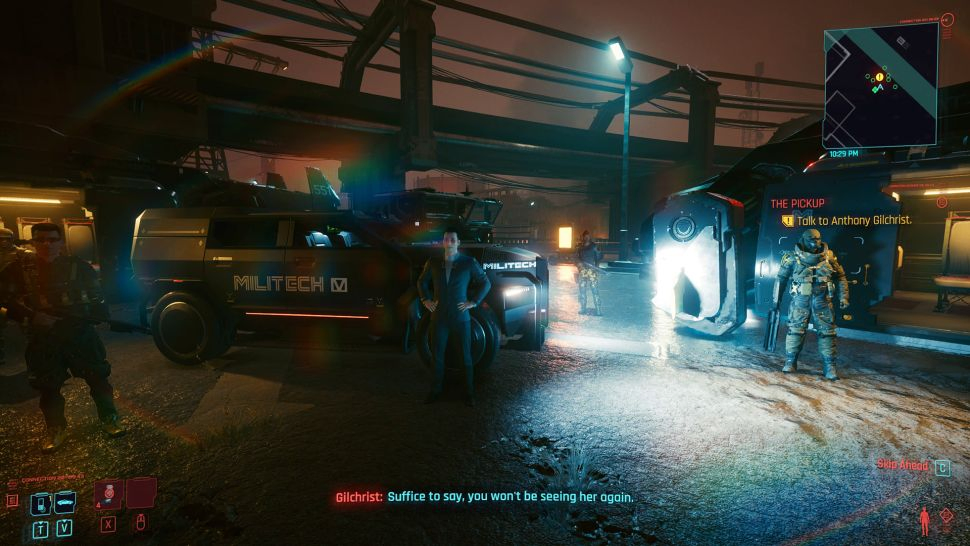
Task: Click the red standing figure stance icon
Action: pyautogui.click(x=923, y=521)
